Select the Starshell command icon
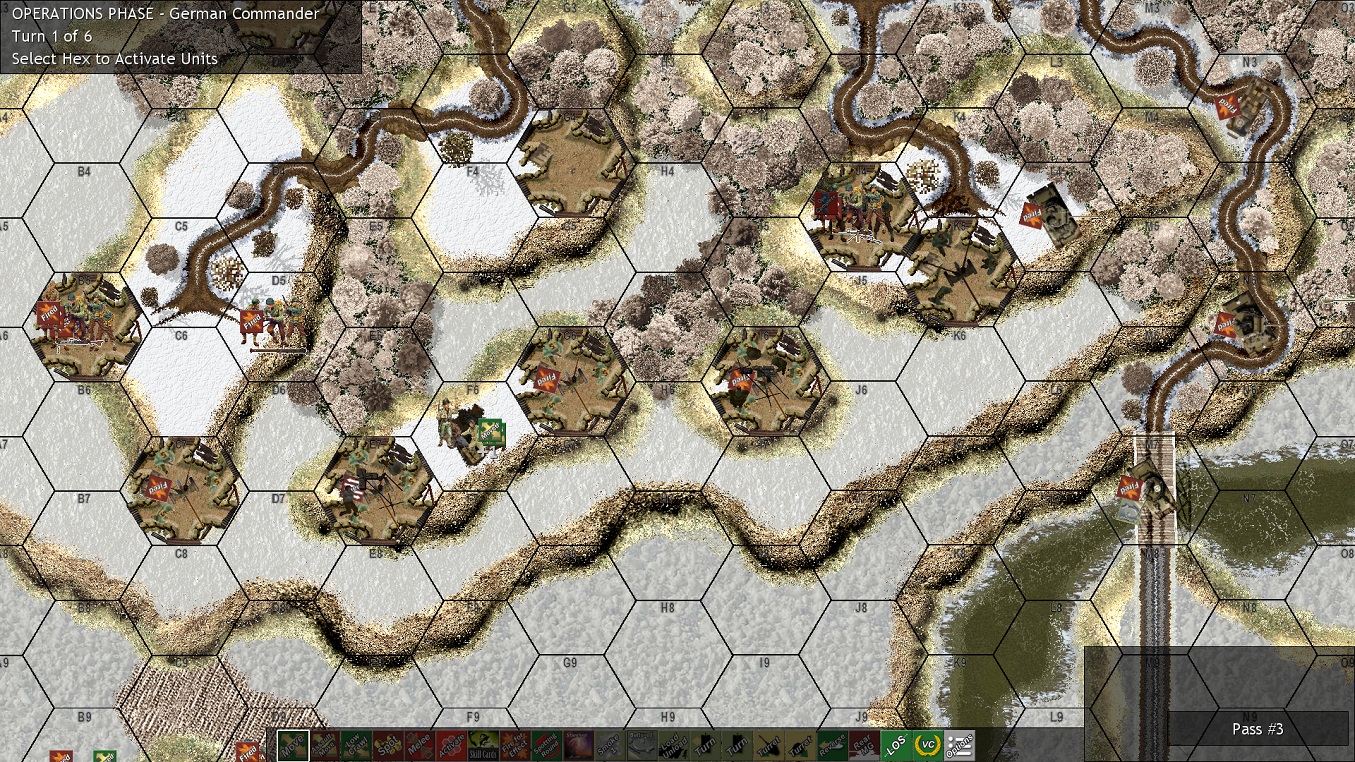The width and height of the screenshot is (1355, 762). pyautogui.click(x=577, y=745)
